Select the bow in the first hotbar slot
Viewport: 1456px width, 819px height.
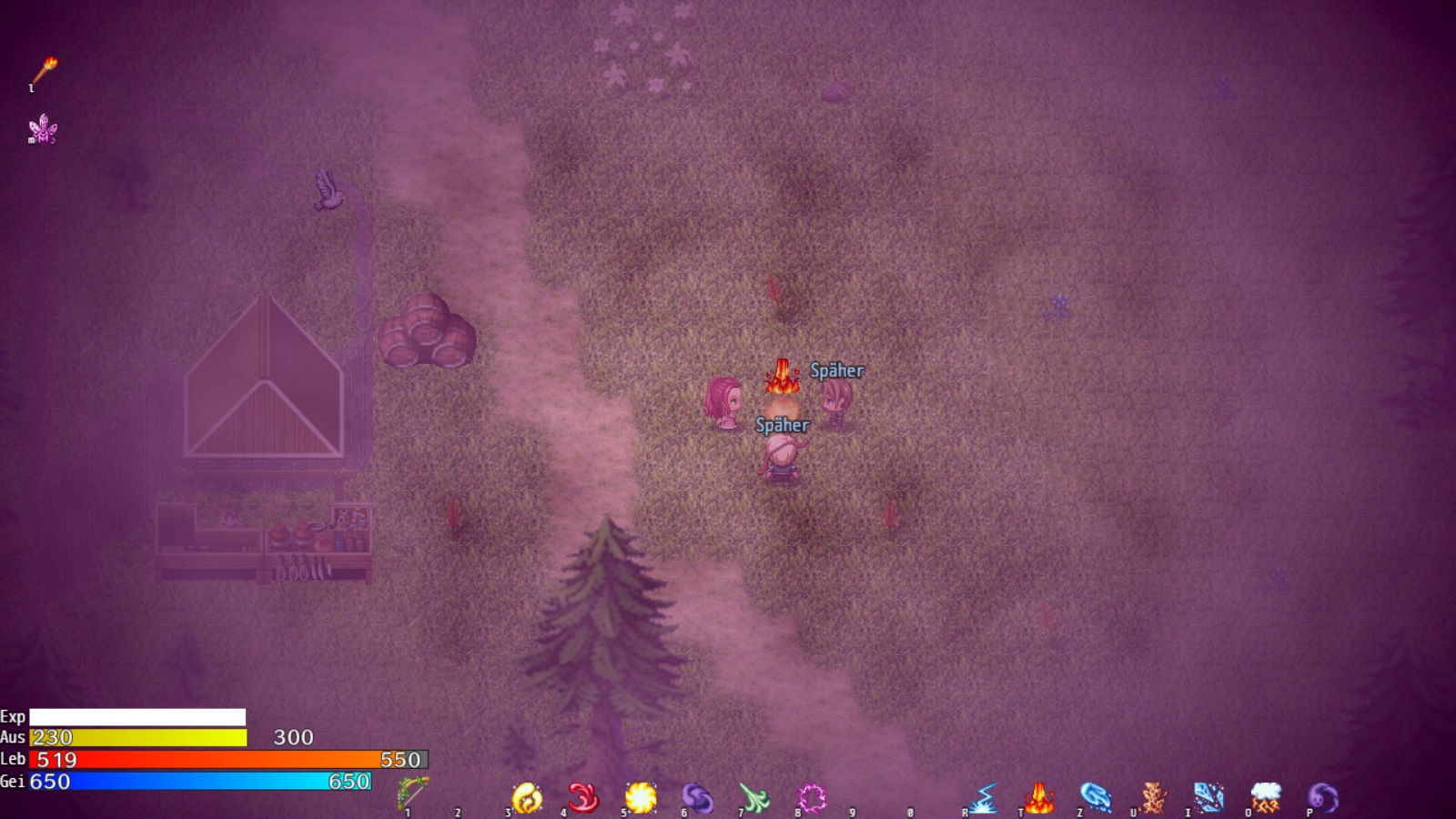(x=413, y=794)
